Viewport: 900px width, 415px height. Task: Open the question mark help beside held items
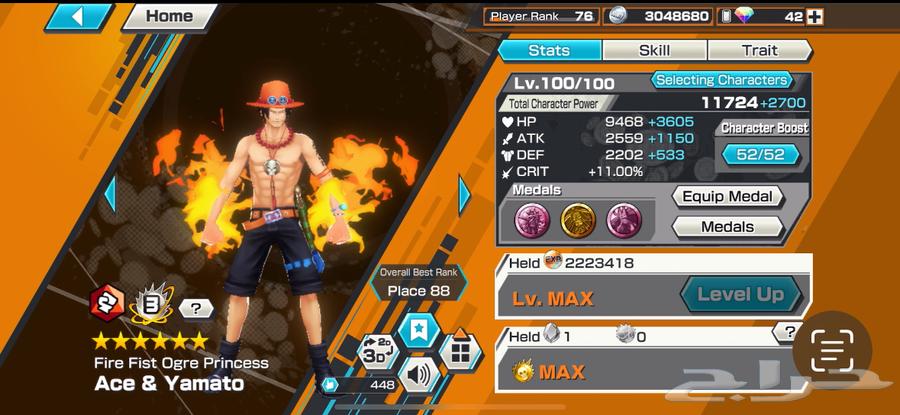(x=790, y=332)
